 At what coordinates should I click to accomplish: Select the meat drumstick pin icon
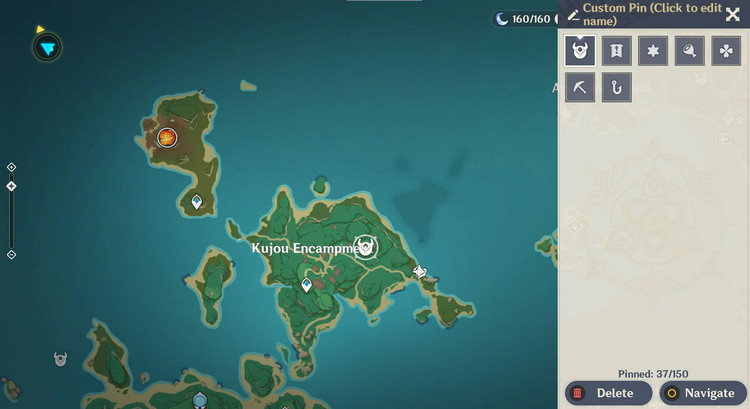[689, 50]
